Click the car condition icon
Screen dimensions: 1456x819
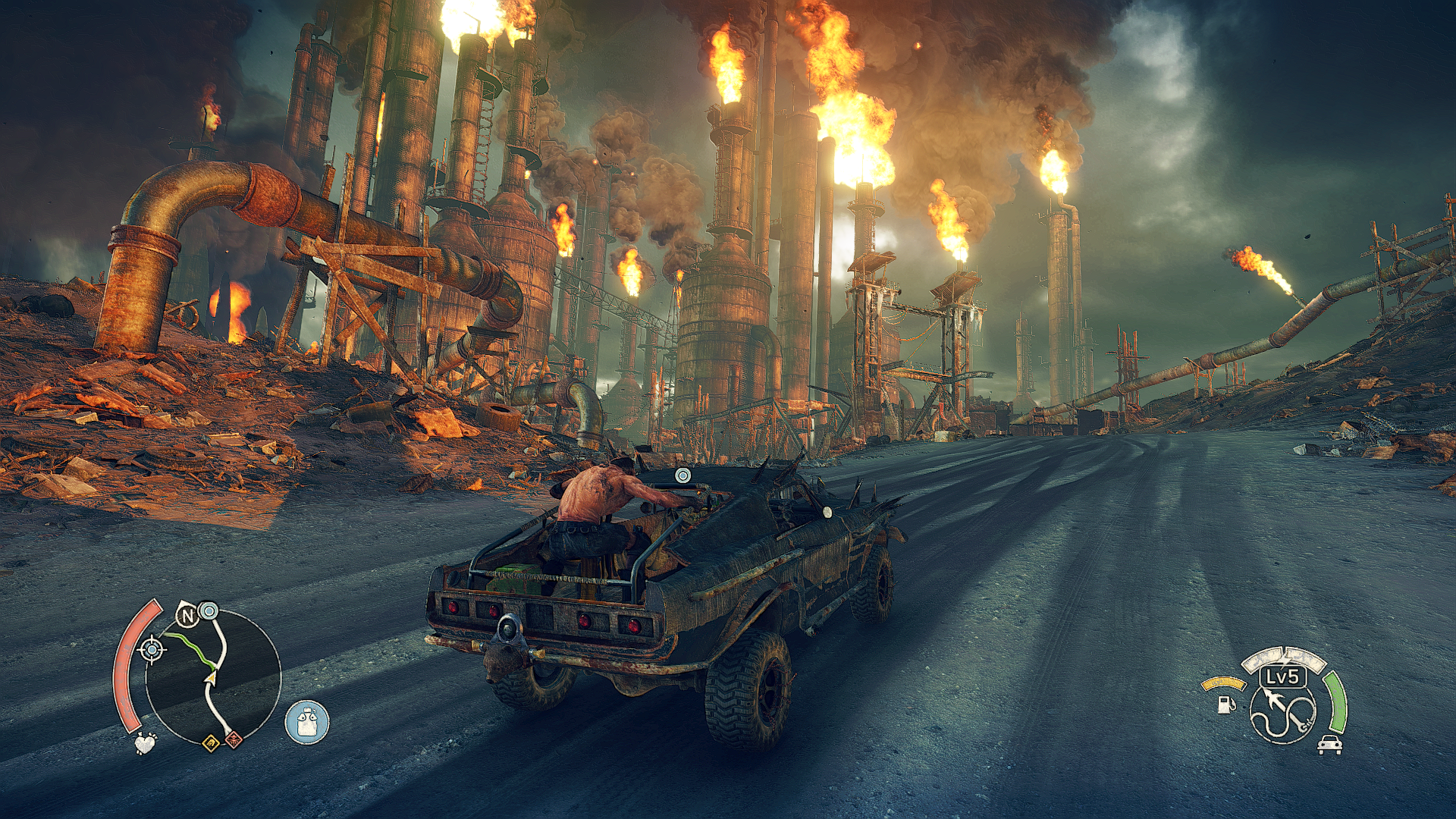coord(1329,744)
